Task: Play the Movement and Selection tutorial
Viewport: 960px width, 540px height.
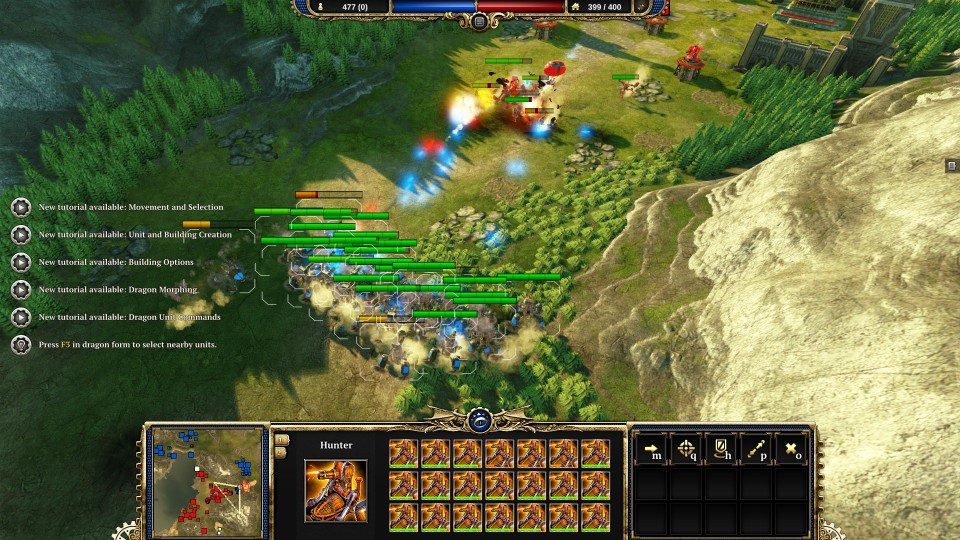Action: 20,208
